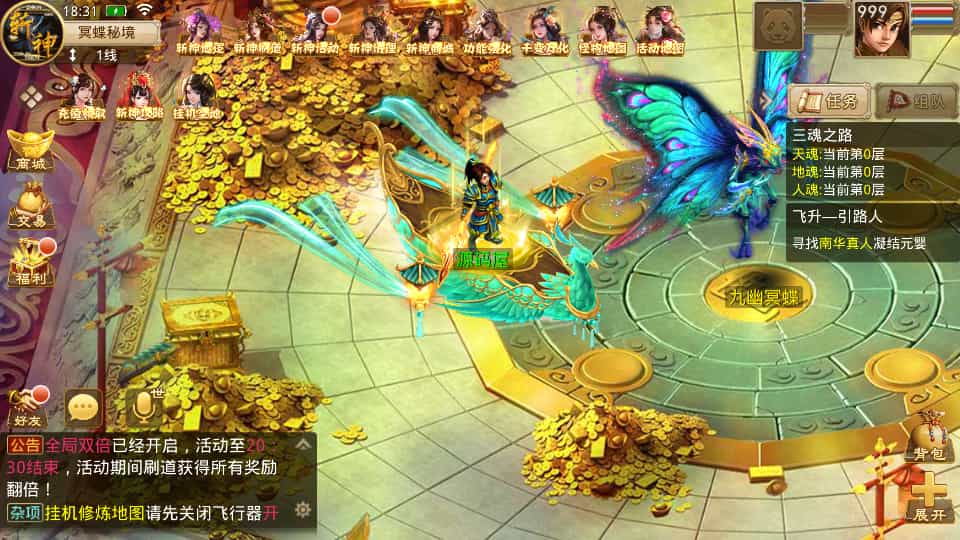The height and width of the screenshot is (540, 960).
Task: Open chat settings gear icon
Action: (301, 510)
